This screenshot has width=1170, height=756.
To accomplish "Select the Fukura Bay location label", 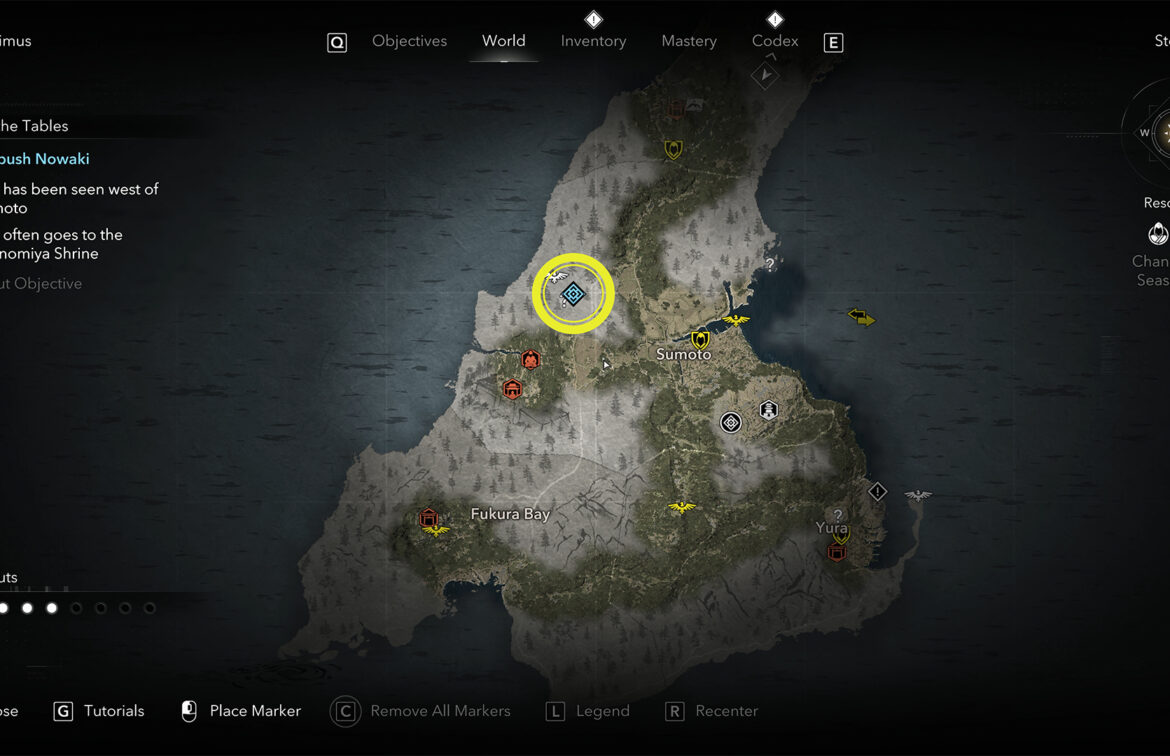I will tap(510, 514).
